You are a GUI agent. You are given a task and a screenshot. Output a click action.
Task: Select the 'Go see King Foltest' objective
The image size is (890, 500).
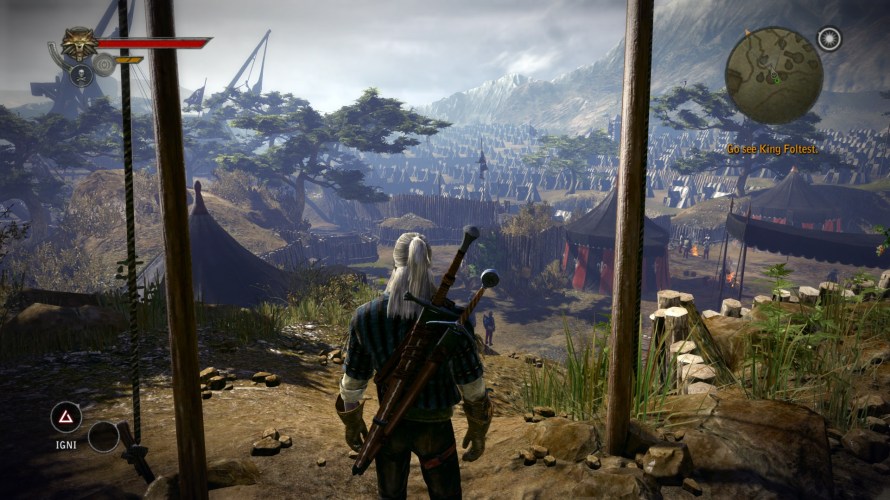[772, 149]
